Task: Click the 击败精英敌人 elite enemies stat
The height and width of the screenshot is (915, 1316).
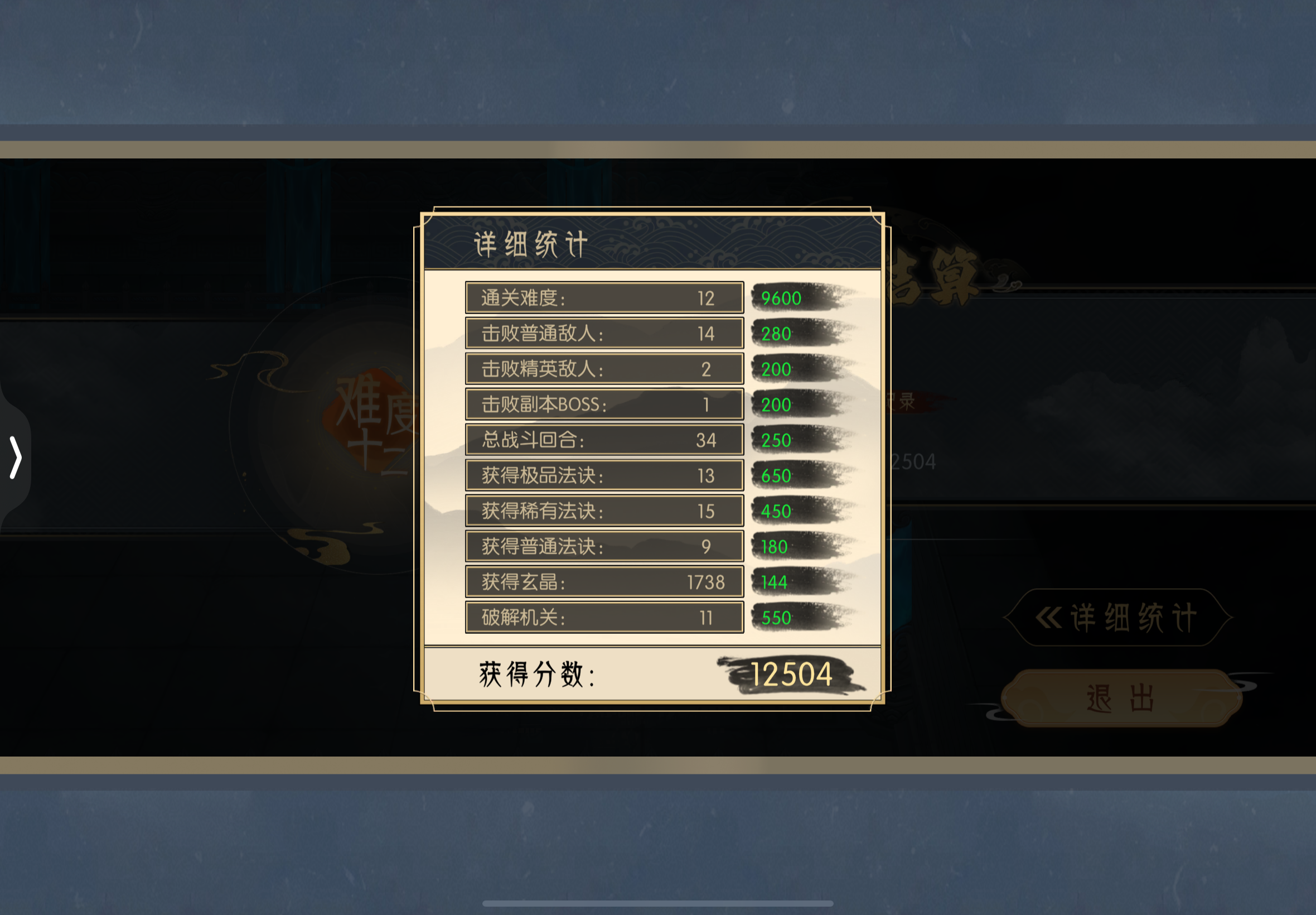Action: pos(604,369)
